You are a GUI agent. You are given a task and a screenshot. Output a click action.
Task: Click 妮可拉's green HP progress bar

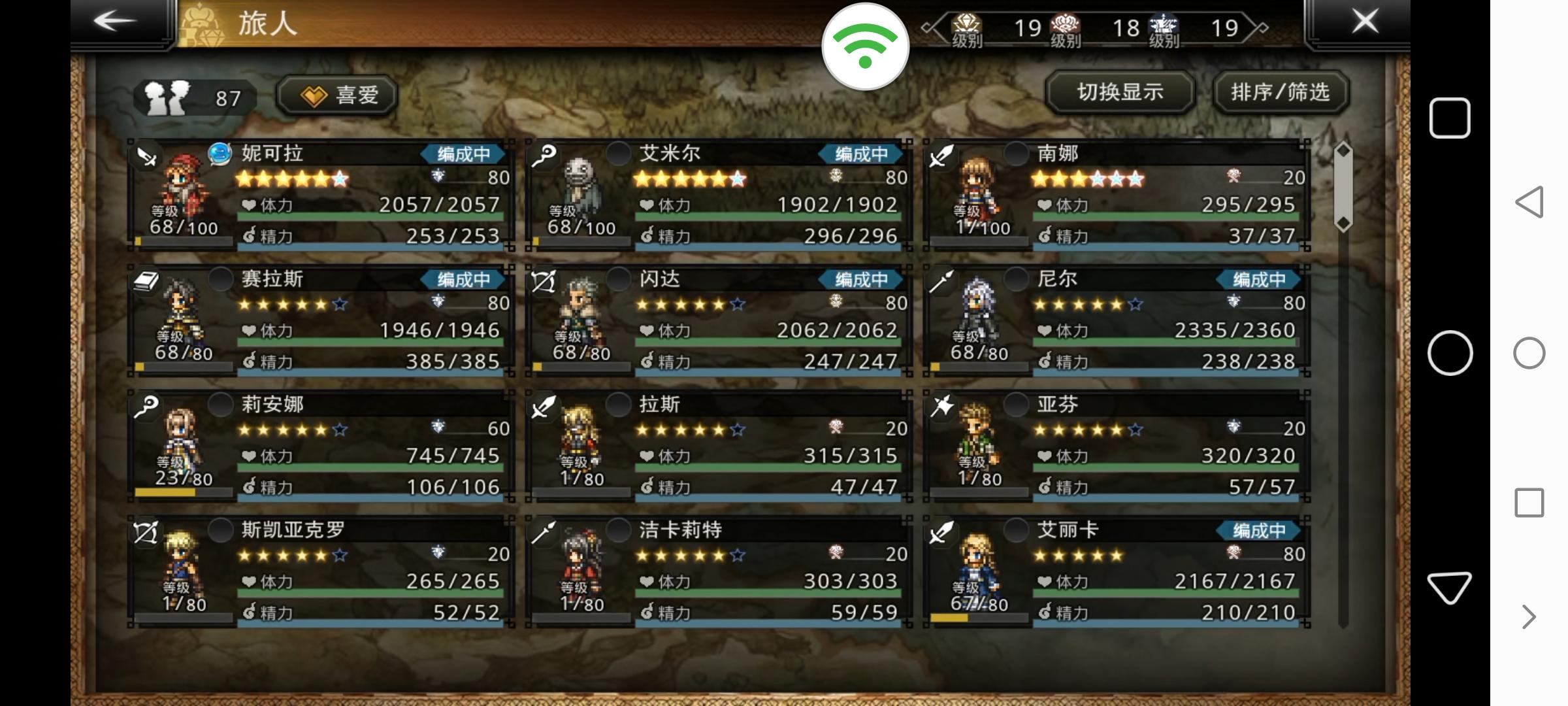coord(366,216)
